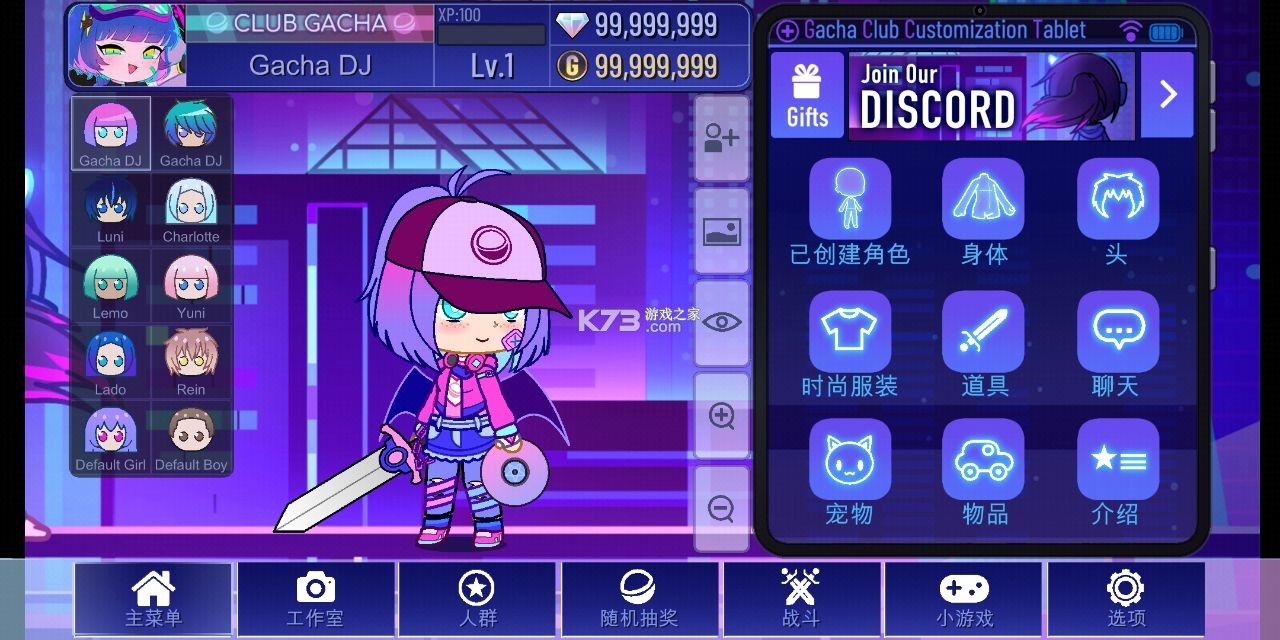Choose the Default Boy character slot
Screen dimensions: 1280x640
(191, 438)
